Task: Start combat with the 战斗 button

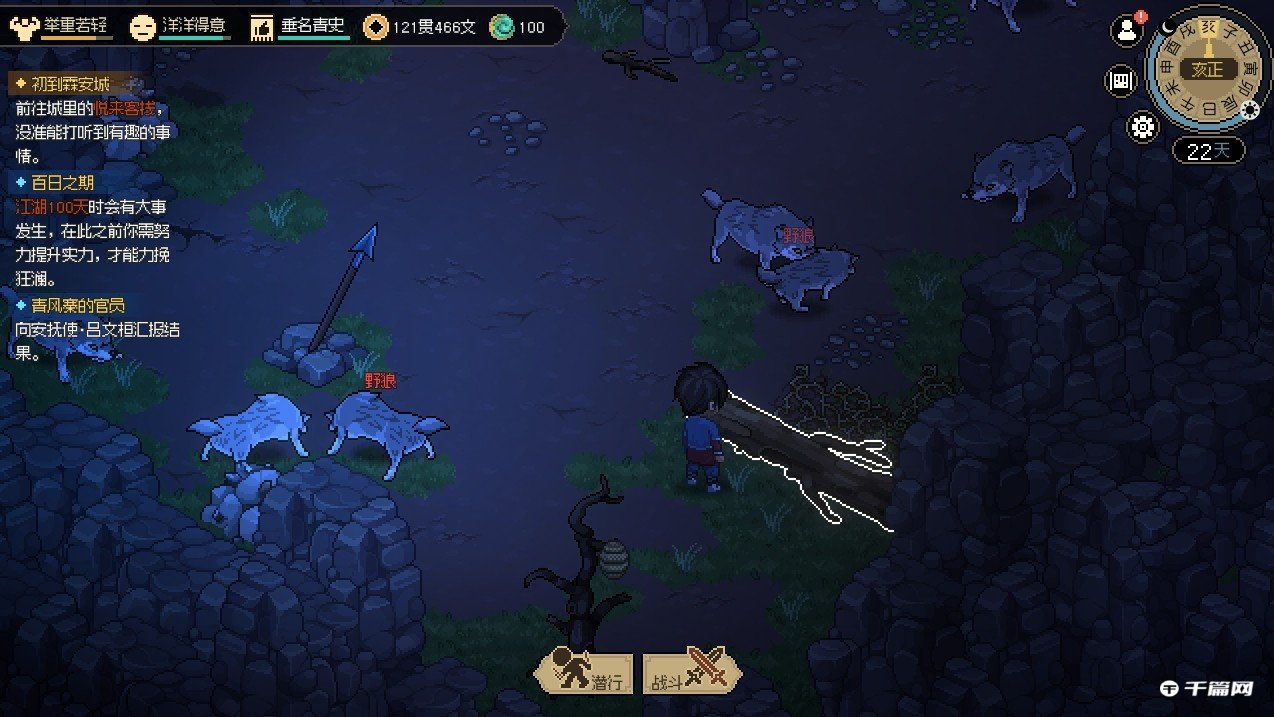Action: [692, 673]
